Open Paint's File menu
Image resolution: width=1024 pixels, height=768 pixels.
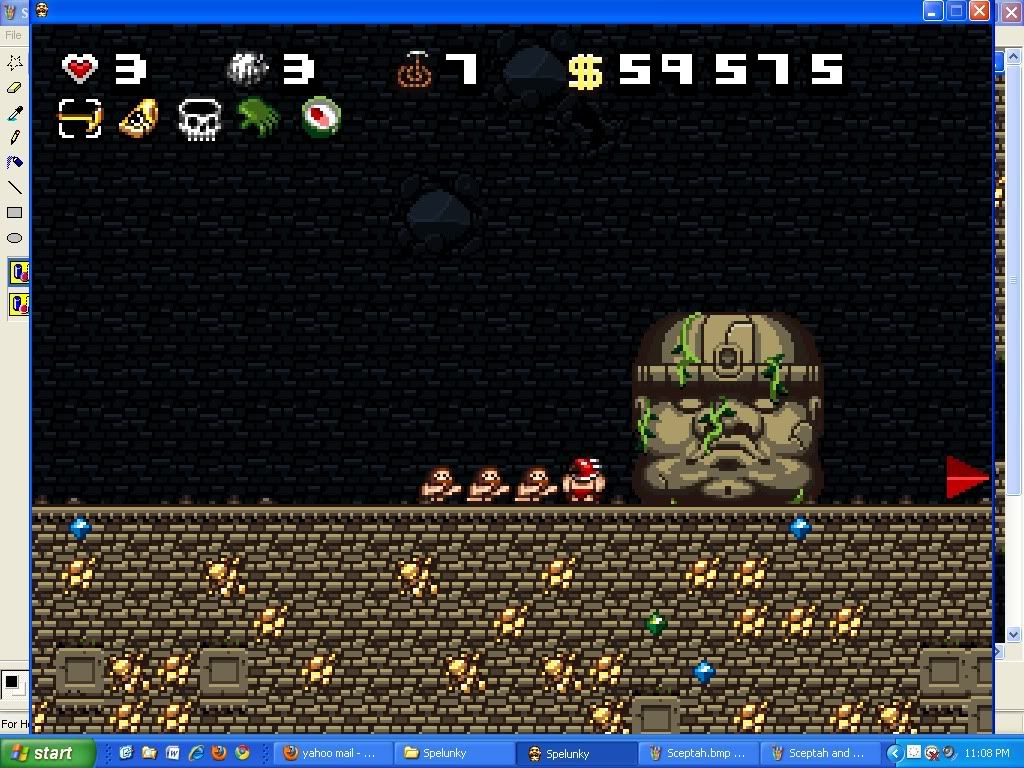pyautogui.click(x=13, y=35)
